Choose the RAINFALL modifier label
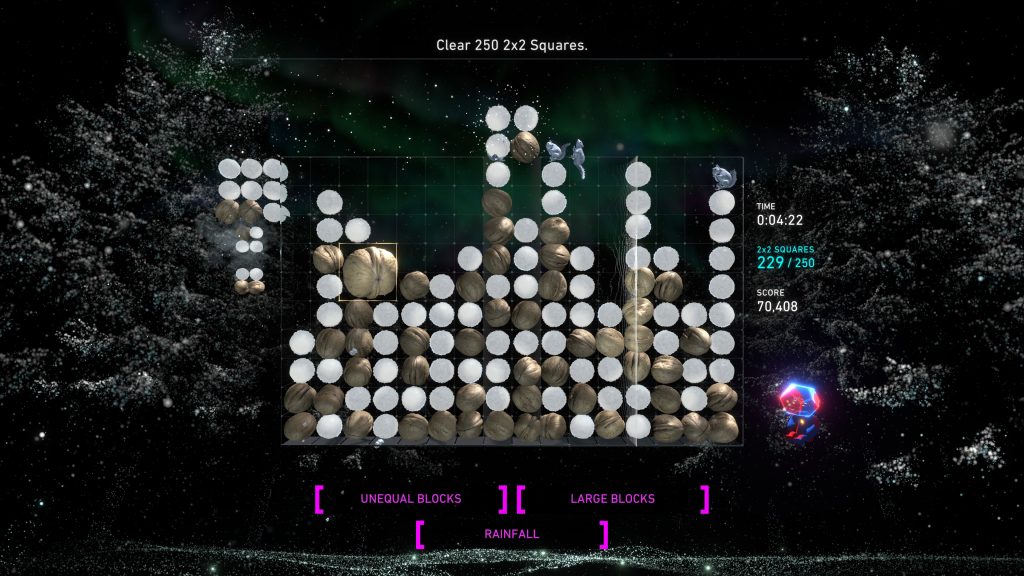The height and width of the screenshot is (576, 1024). pos(511,534)
